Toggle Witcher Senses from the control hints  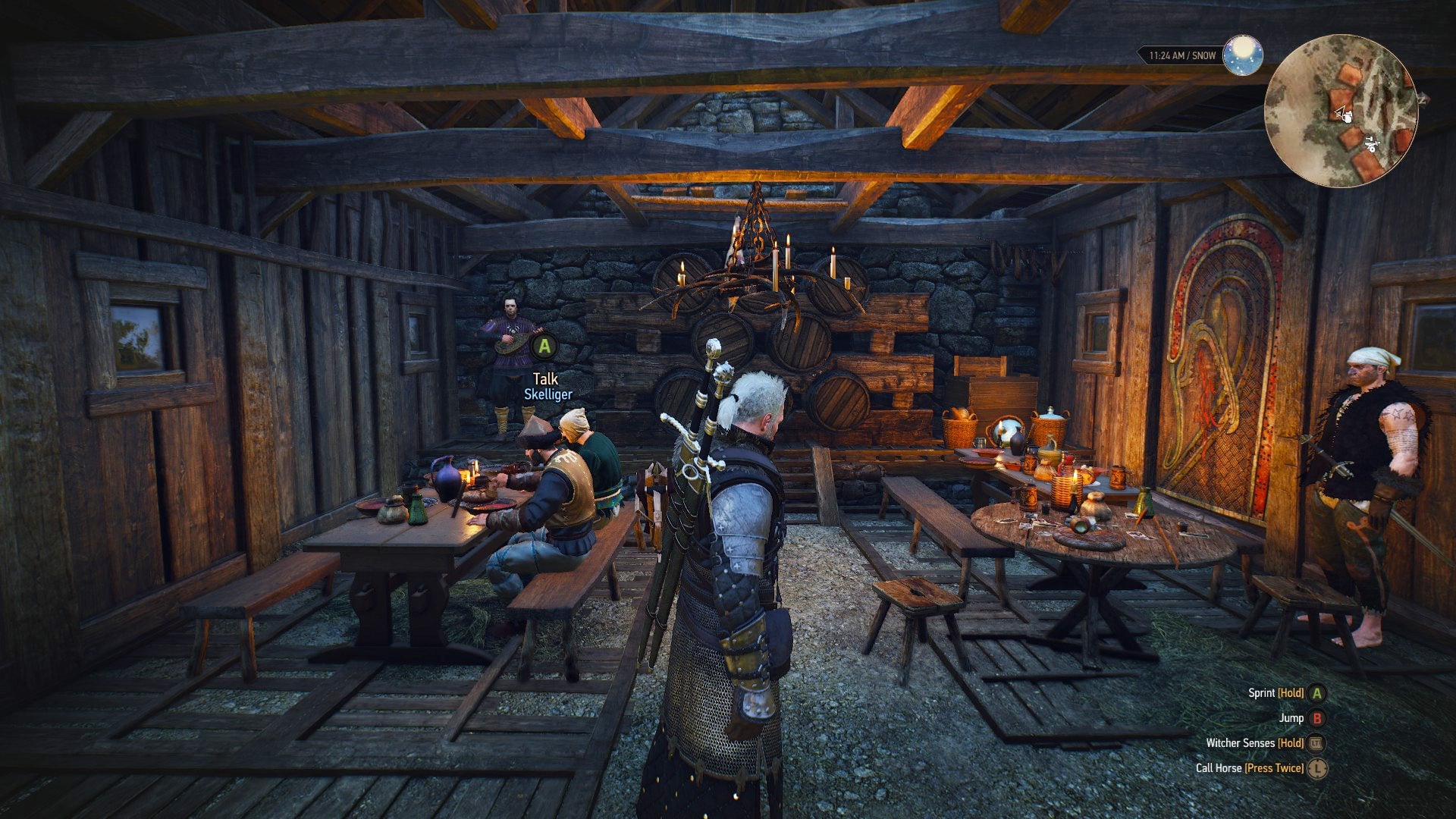click(1242, 743)
